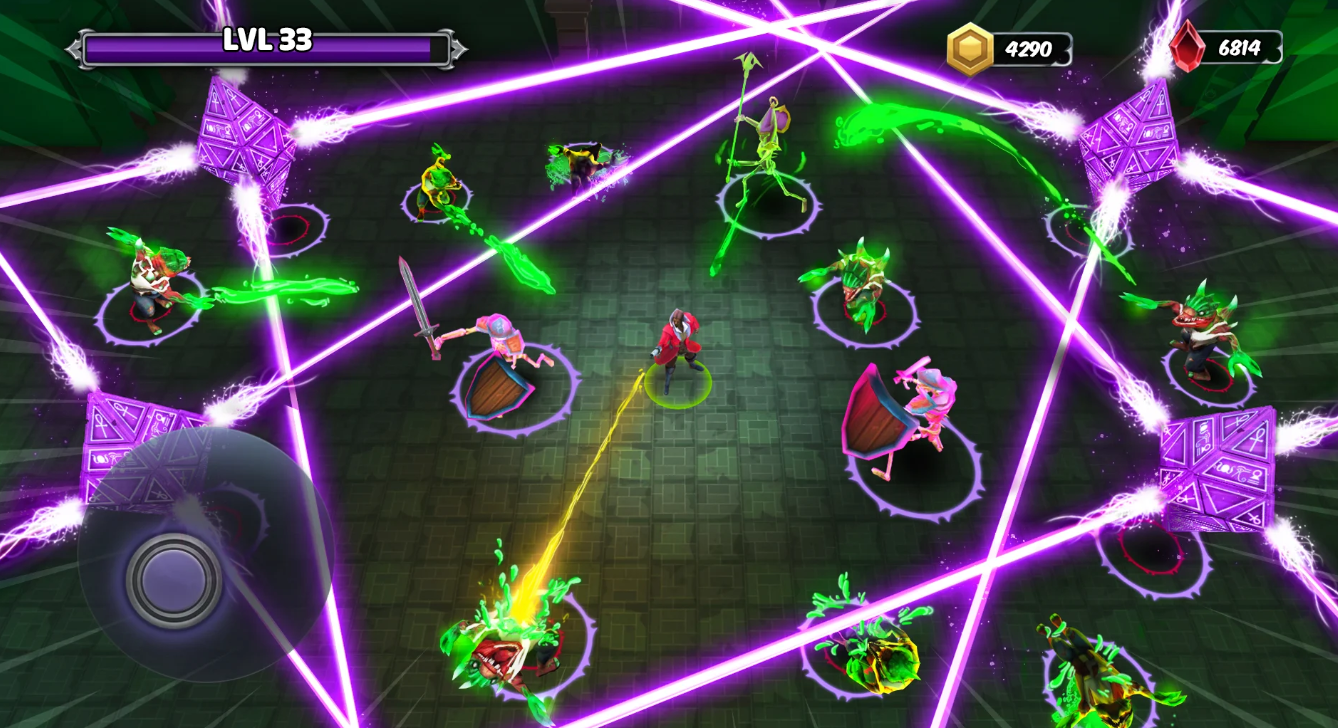The height and width of the screenshot is (728, 1338).
Task: Tap the virtual joystick knob
Action: click(174, 580)
